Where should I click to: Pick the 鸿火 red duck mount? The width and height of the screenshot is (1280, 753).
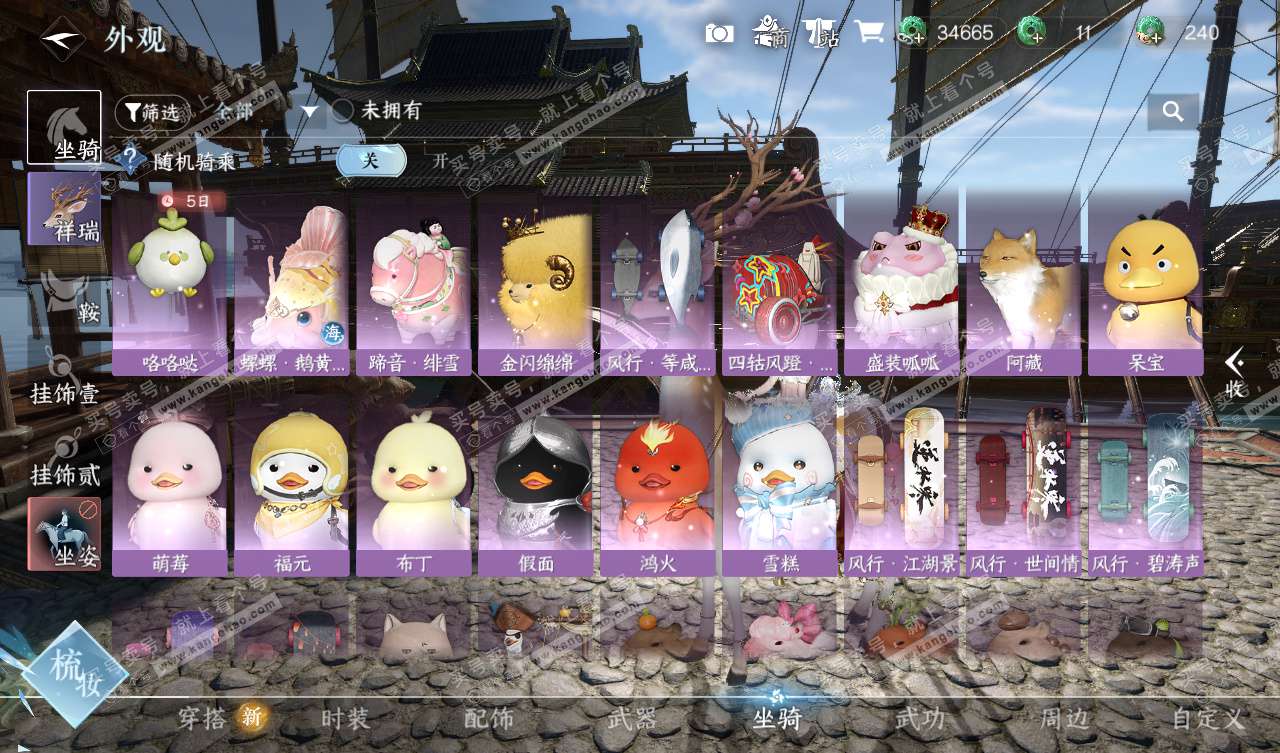coord(657,484)
